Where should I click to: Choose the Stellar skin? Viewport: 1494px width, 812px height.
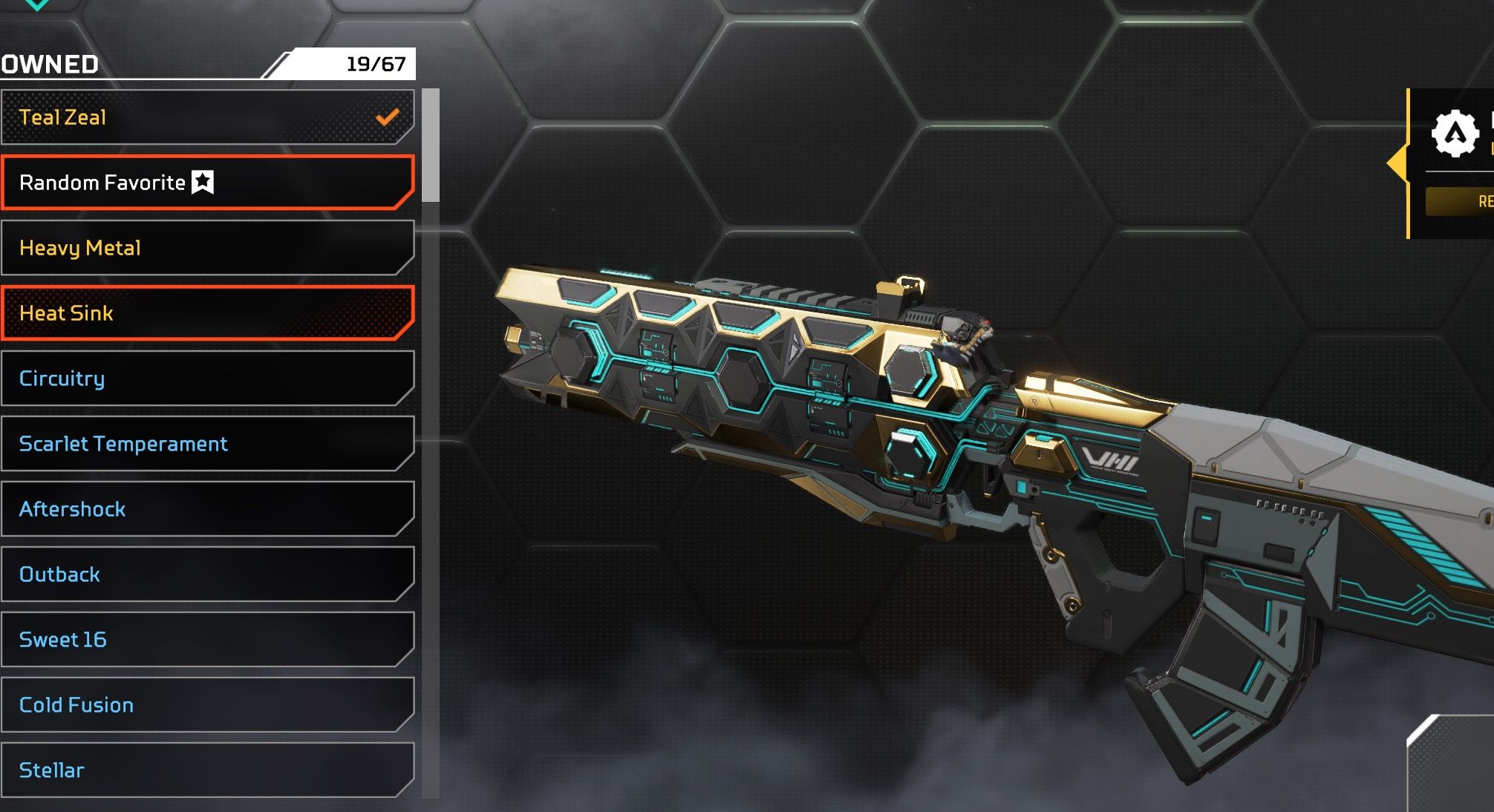pyautogui.click(x=207, y=770)
